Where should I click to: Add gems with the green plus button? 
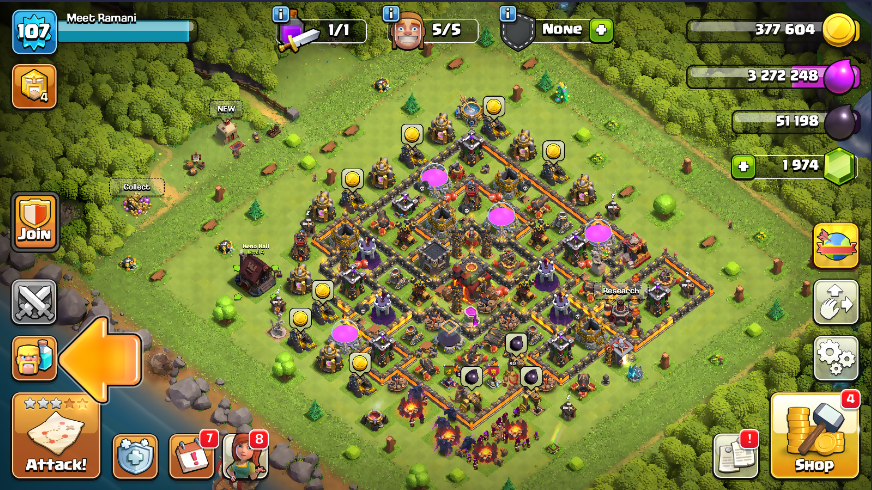(742, 166)
